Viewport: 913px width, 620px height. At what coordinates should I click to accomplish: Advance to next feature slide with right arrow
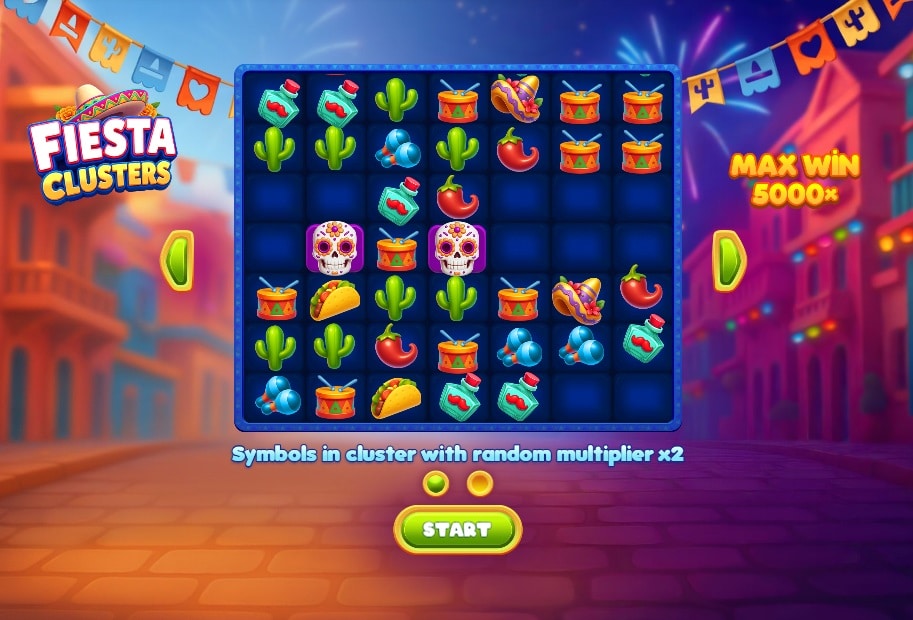coord(728,260)
